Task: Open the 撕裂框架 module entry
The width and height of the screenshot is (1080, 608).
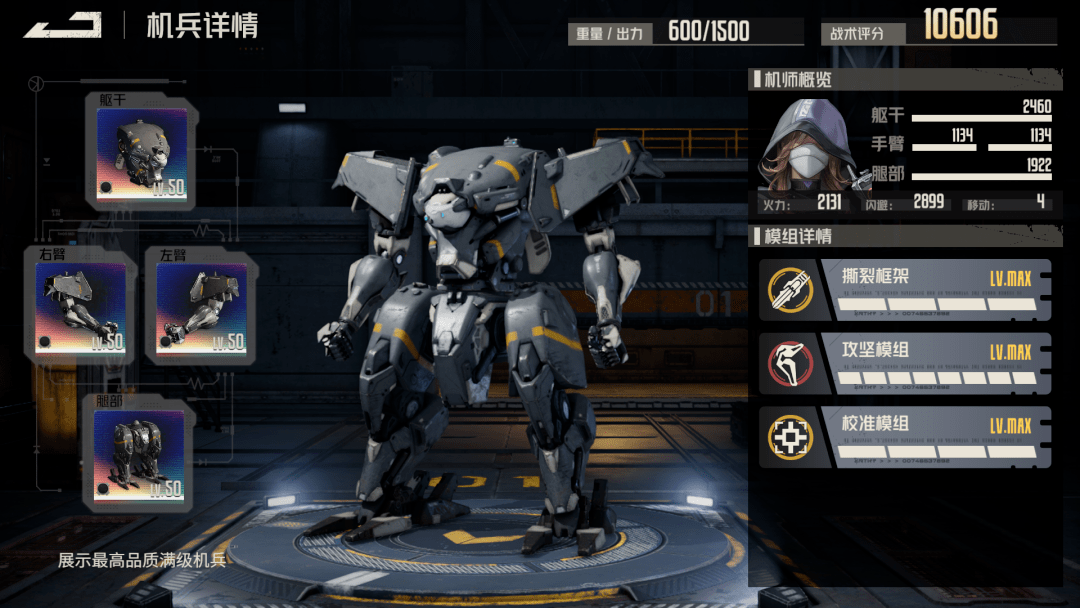Action: (x=905, y=289)
